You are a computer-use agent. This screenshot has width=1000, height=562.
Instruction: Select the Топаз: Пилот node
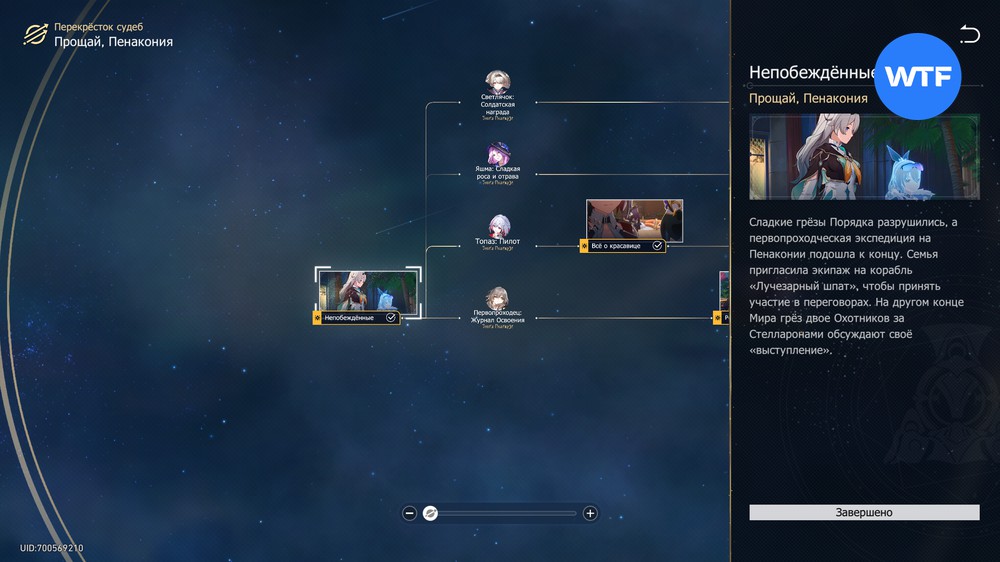coord(497,227)
